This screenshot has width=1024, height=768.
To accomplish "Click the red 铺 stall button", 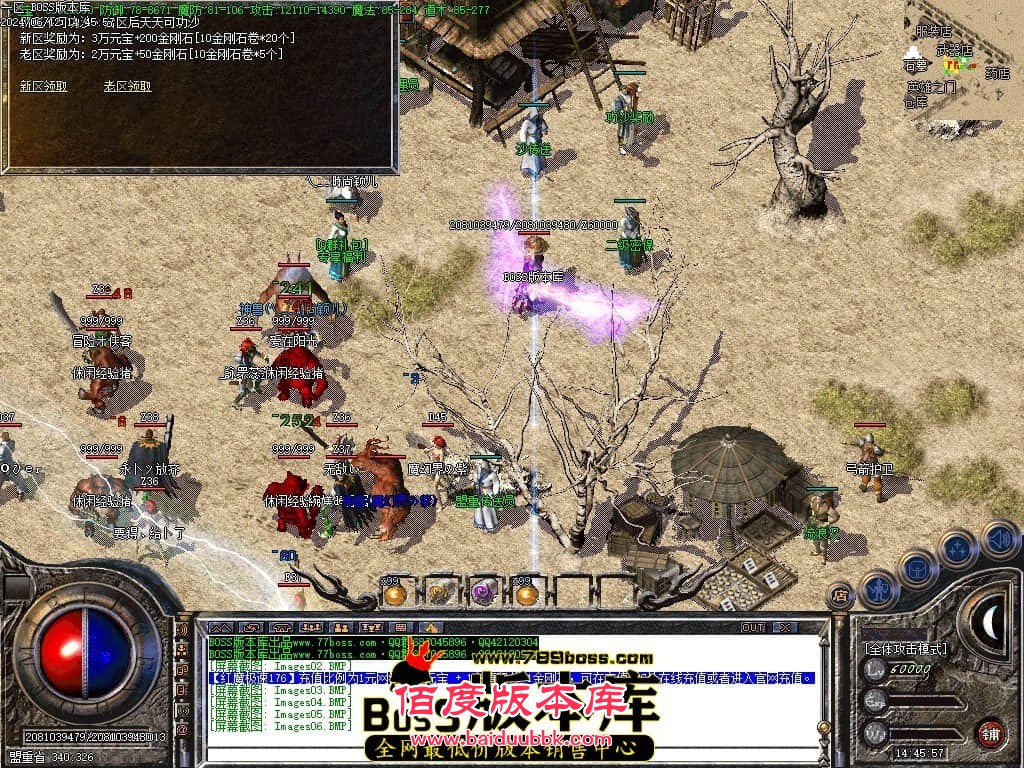I will click(x=990, y=733).
